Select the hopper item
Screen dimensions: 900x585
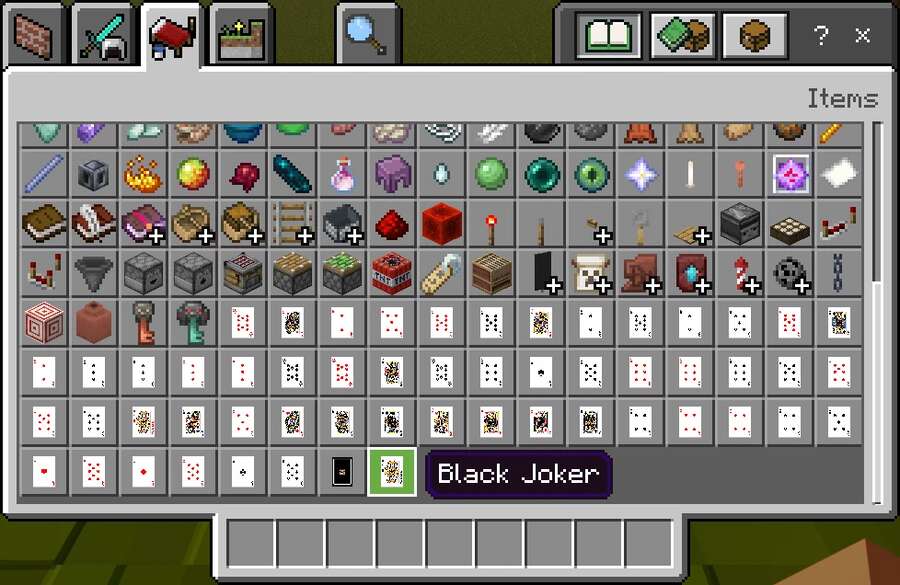[94, 272]
